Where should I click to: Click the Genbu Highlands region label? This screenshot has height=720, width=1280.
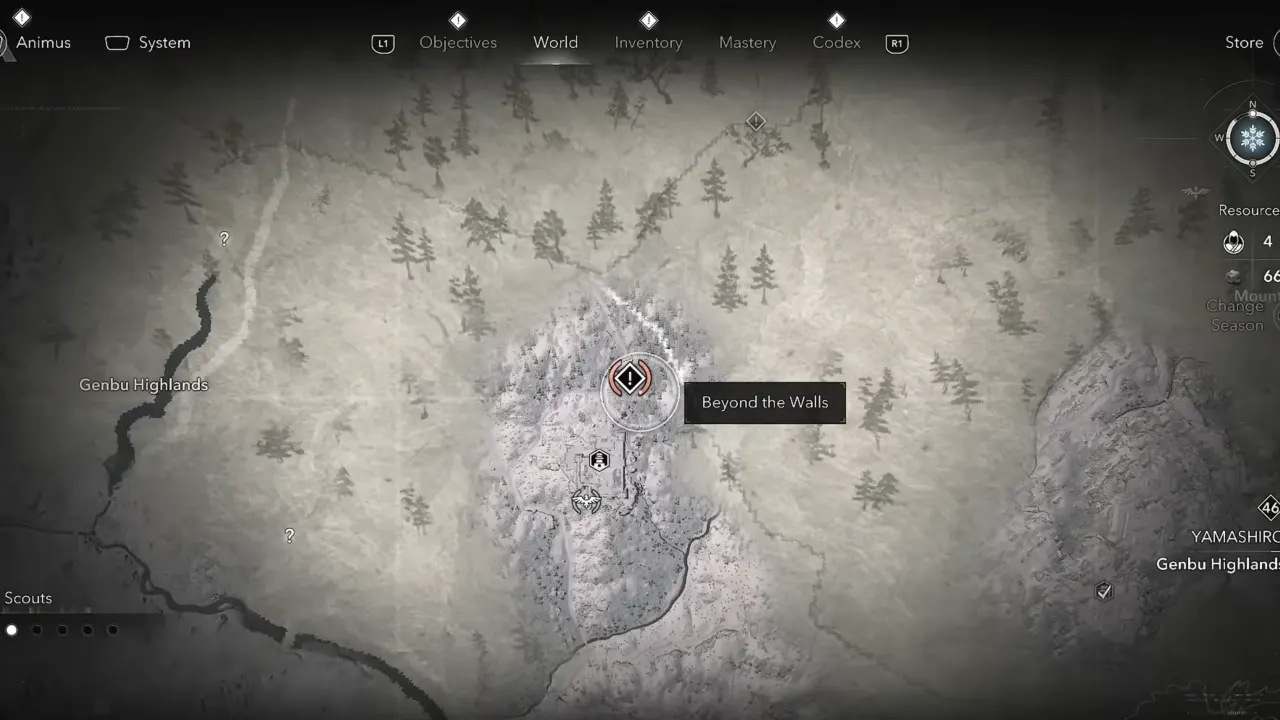[143, 384]
